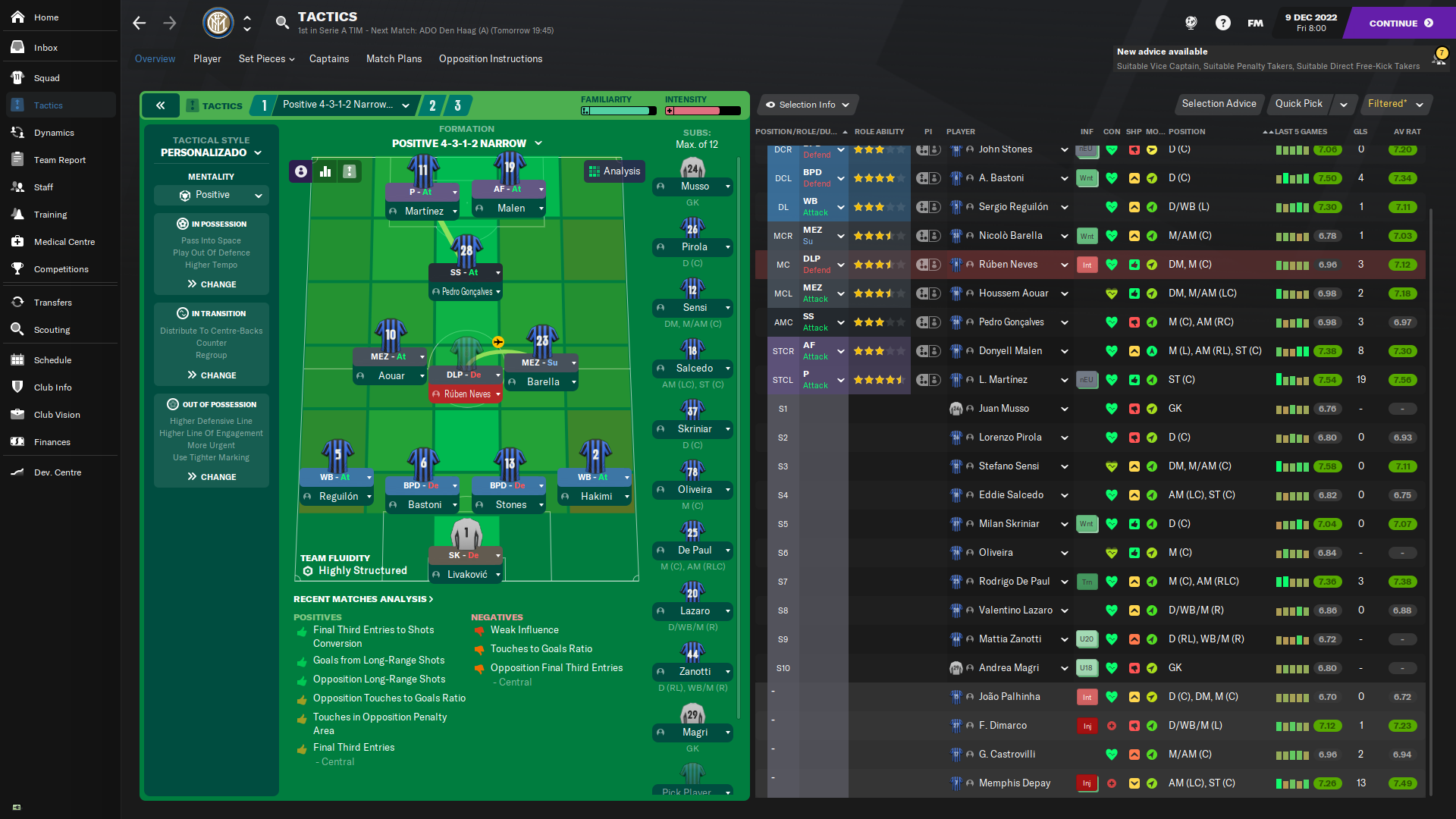Expand the Selection Info dropdown
Screen dimensions: 1456x819
807,105
